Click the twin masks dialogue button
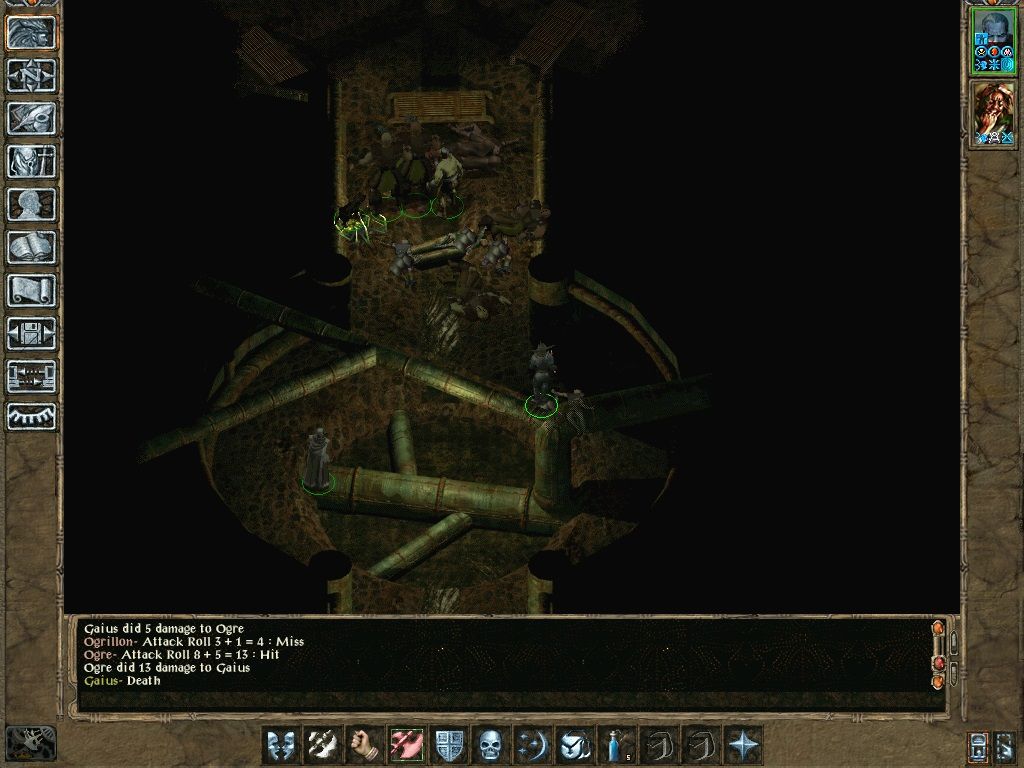1024x768 pixels. (281, 745)
